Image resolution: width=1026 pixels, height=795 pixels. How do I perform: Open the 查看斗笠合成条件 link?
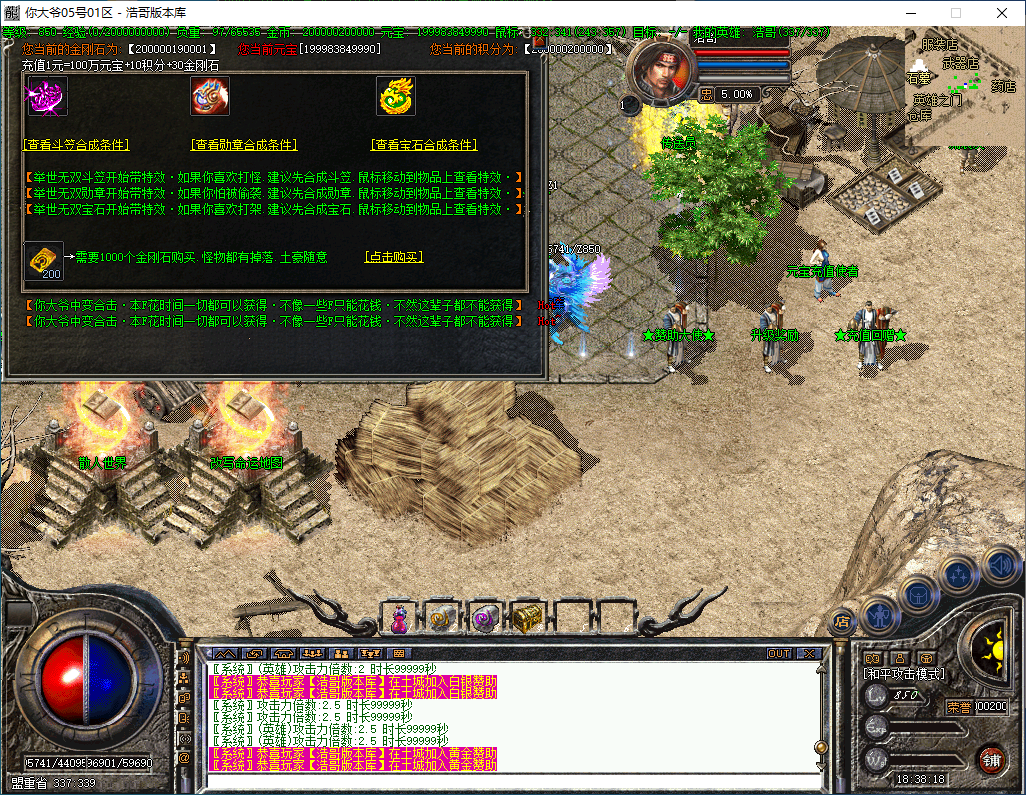pyautogui.click(x=76, y=145)
